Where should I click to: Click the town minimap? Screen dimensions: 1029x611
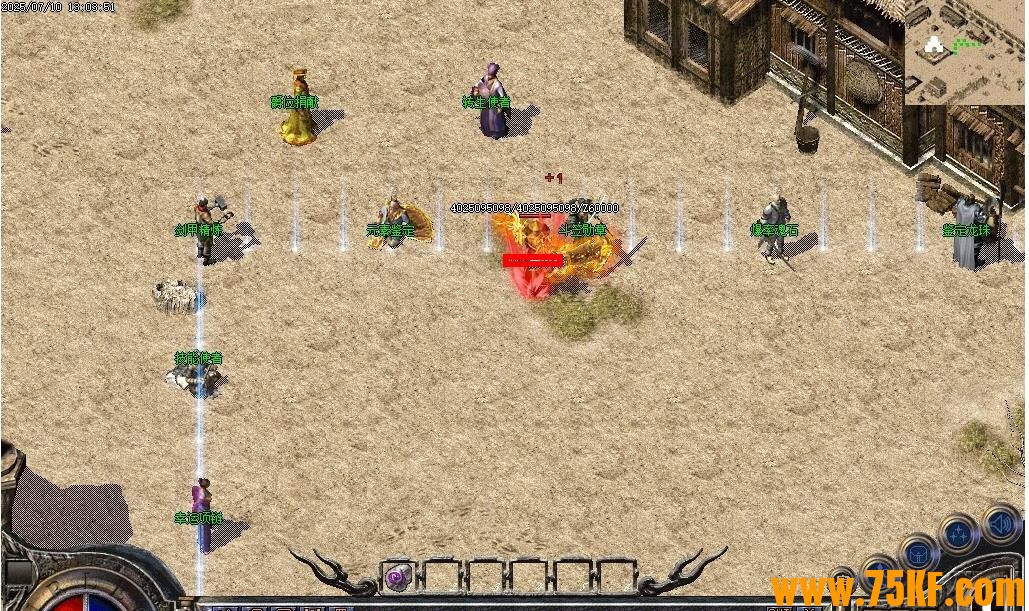(x=964, y=50)
